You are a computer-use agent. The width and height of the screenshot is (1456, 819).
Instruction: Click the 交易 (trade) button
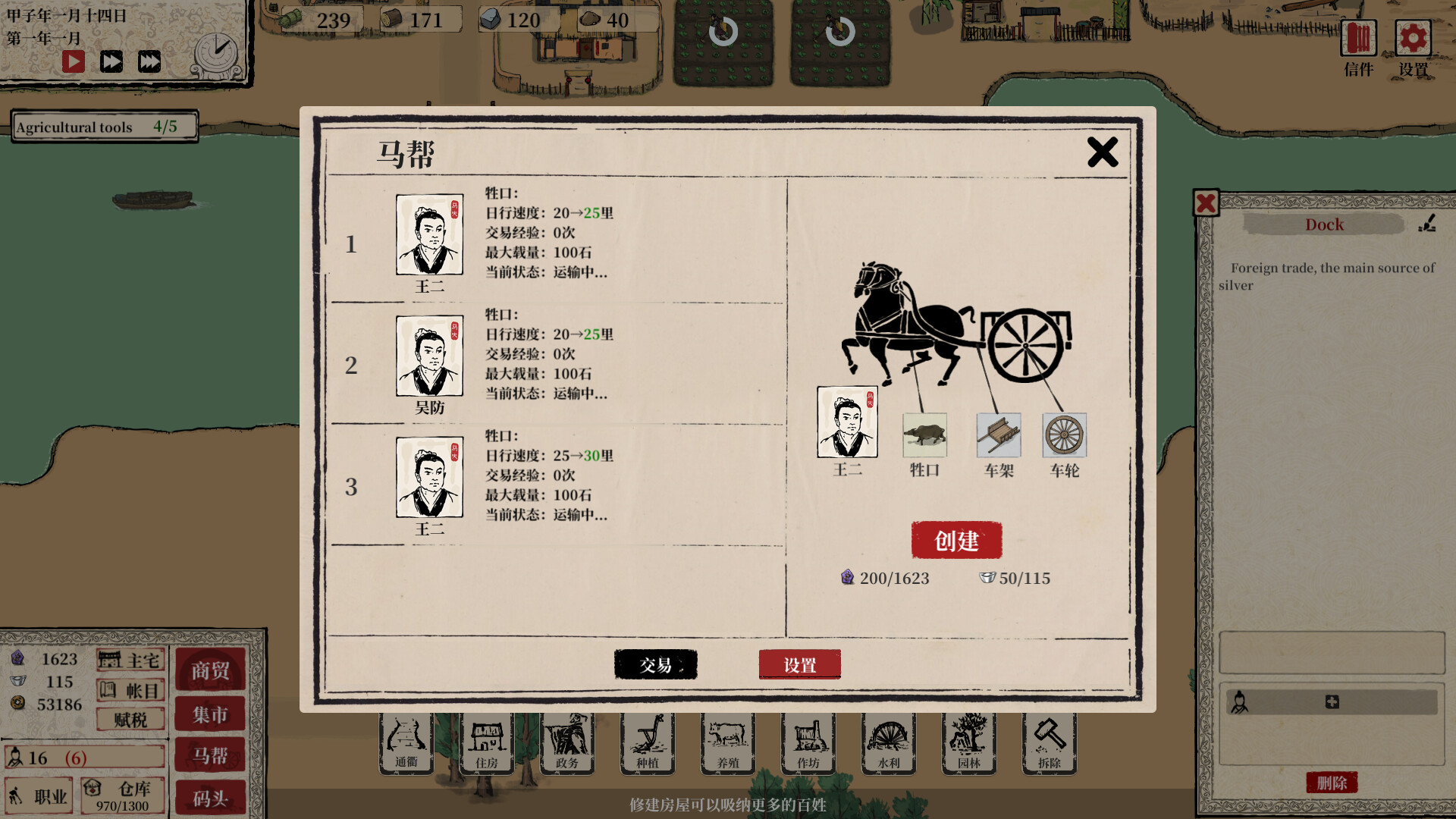tap(655, 664)
